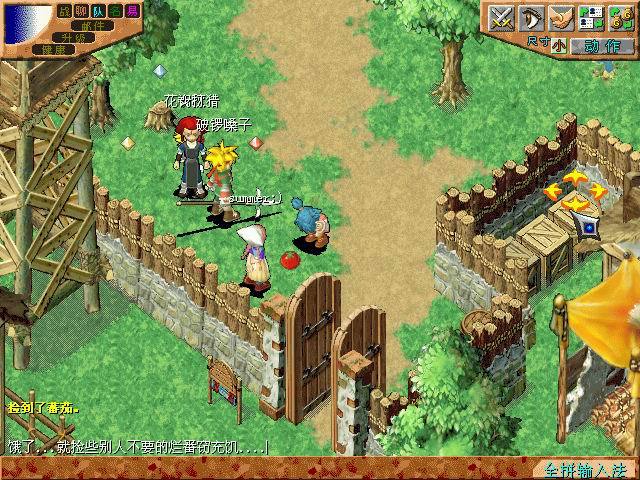Screen dimensions: 640x480
Task: Click the eye observe icon
Action: pos(530,17)
